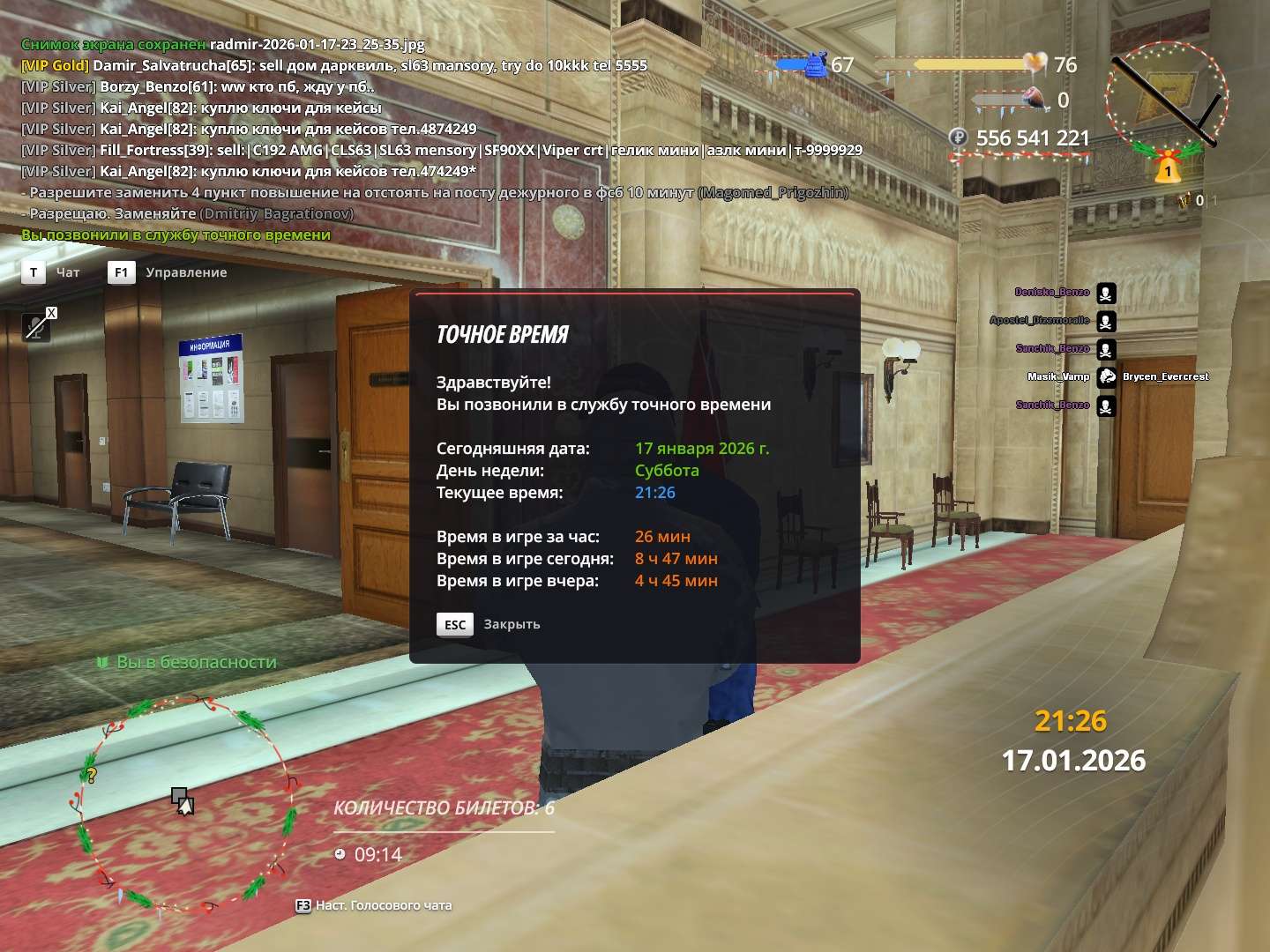Open Наст. Голосового чата voice settings
The height and width of the screenshot is (952, 1270).
tap(375, 905)
